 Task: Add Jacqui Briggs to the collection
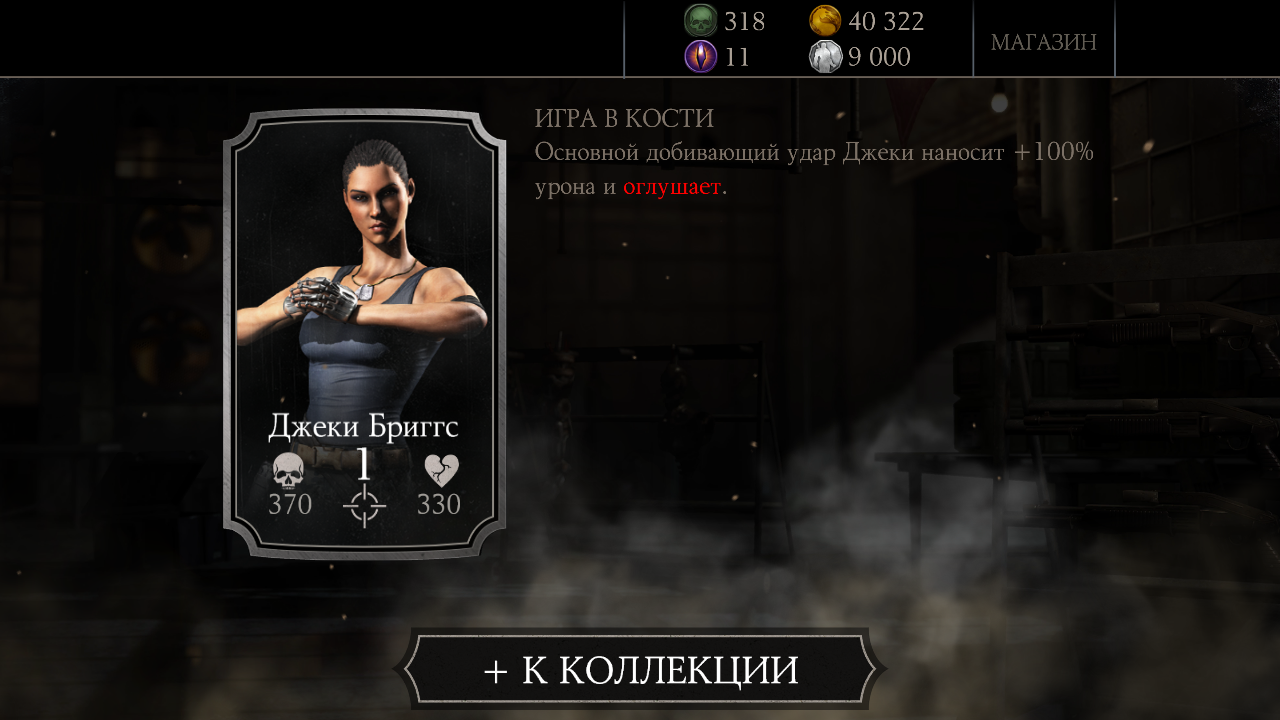pyautogui.click(x=640, y=669)
